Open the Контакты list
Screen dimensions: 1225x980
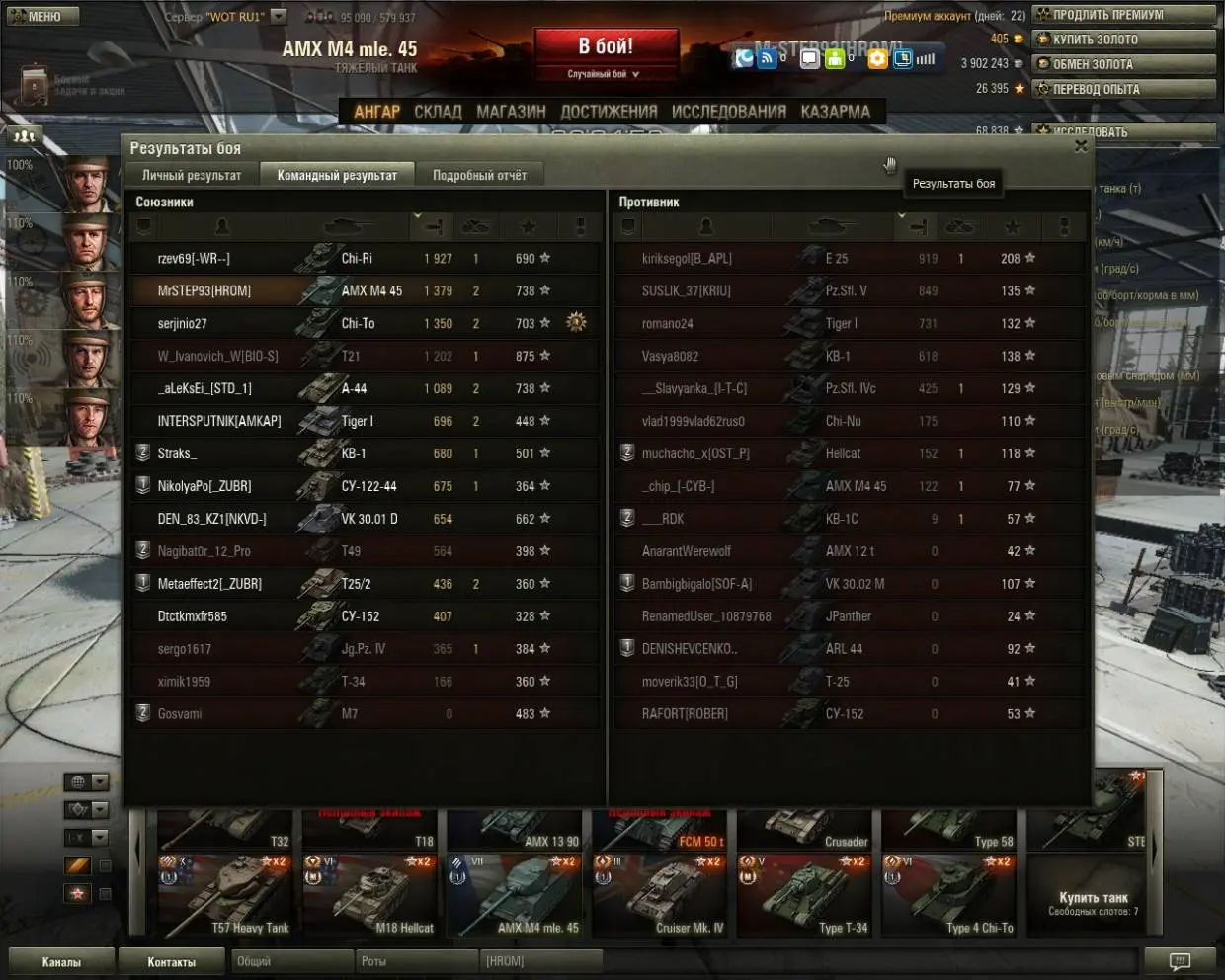point(172,961)
